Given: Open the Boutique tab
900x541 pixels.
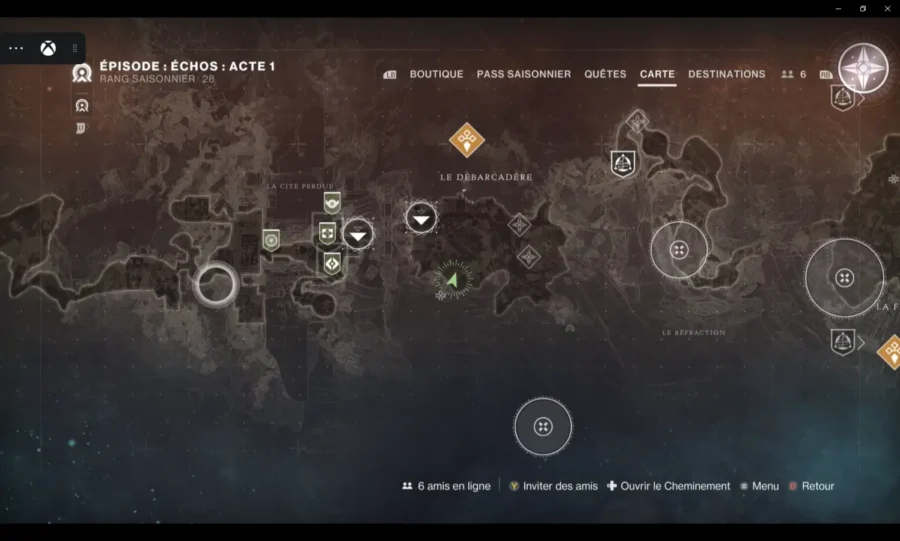Looking at the screenshot, I should click(x=436, y=74).
